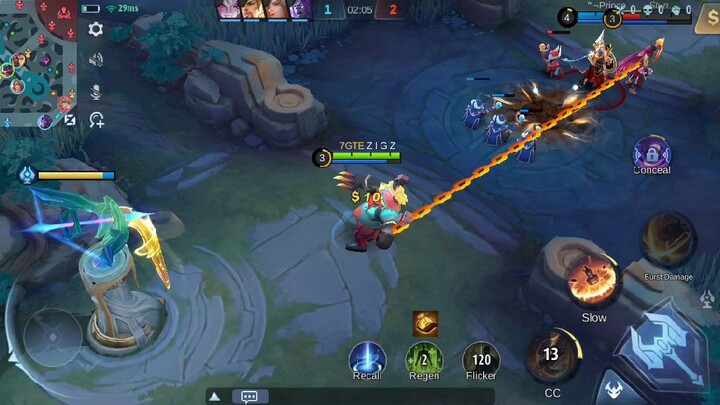Toggle the muted speaker icon
The image size is (720, 405).
(96, 60)
